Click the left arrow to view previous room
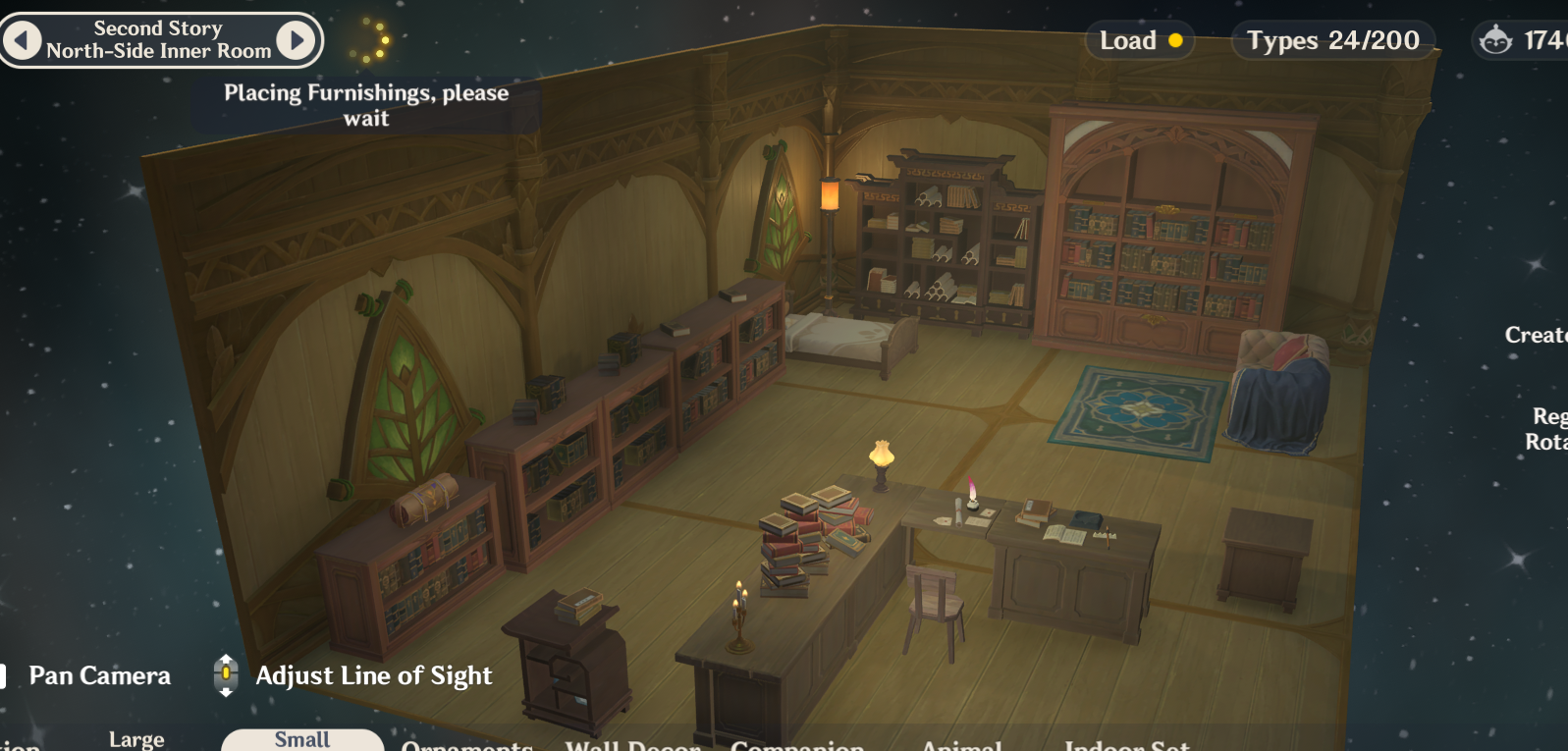The image size is (1568, 751). pos(20,40)
